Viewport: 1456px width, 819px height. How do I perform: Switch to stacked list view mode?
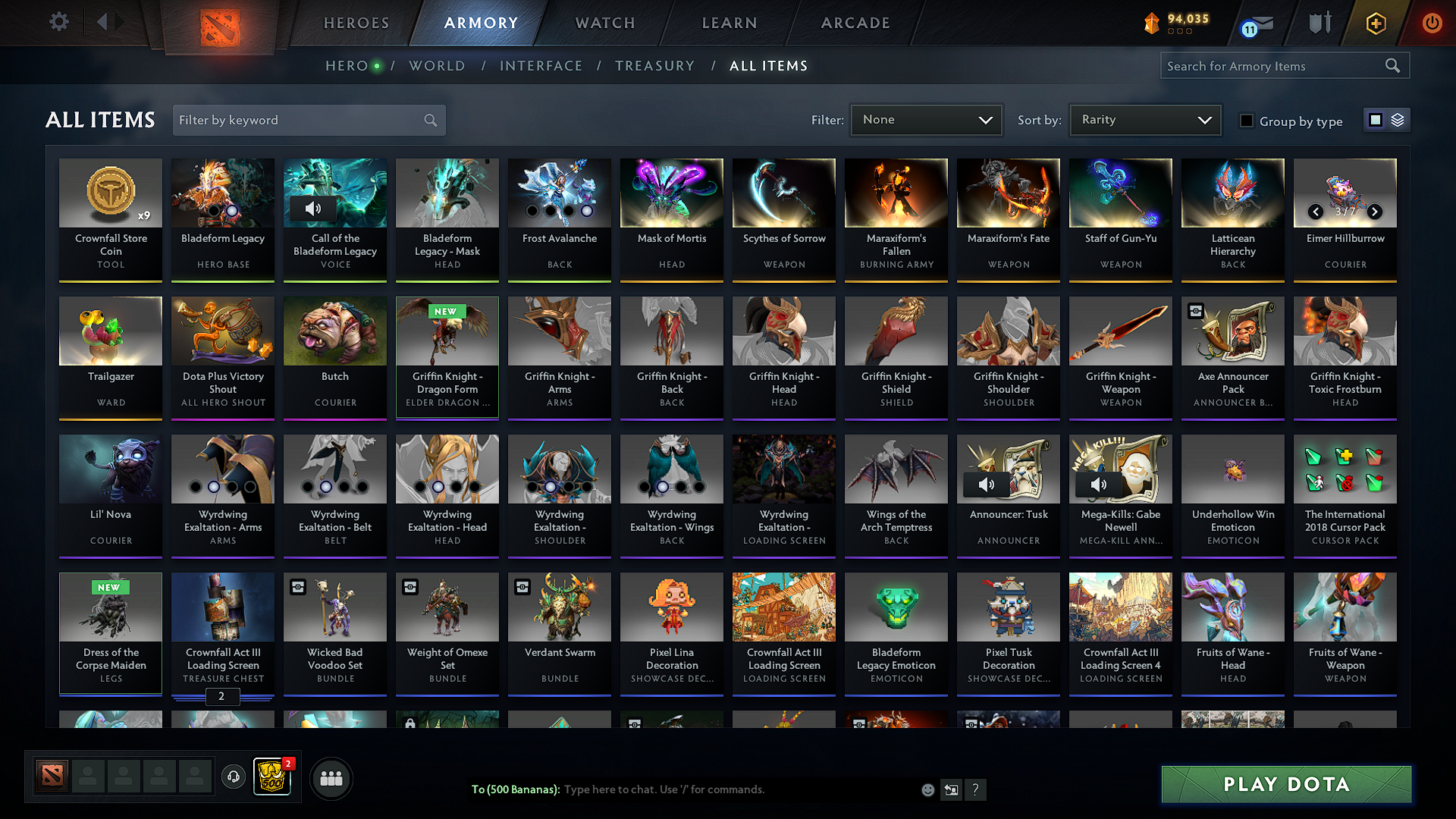(x=1396, y=120)
